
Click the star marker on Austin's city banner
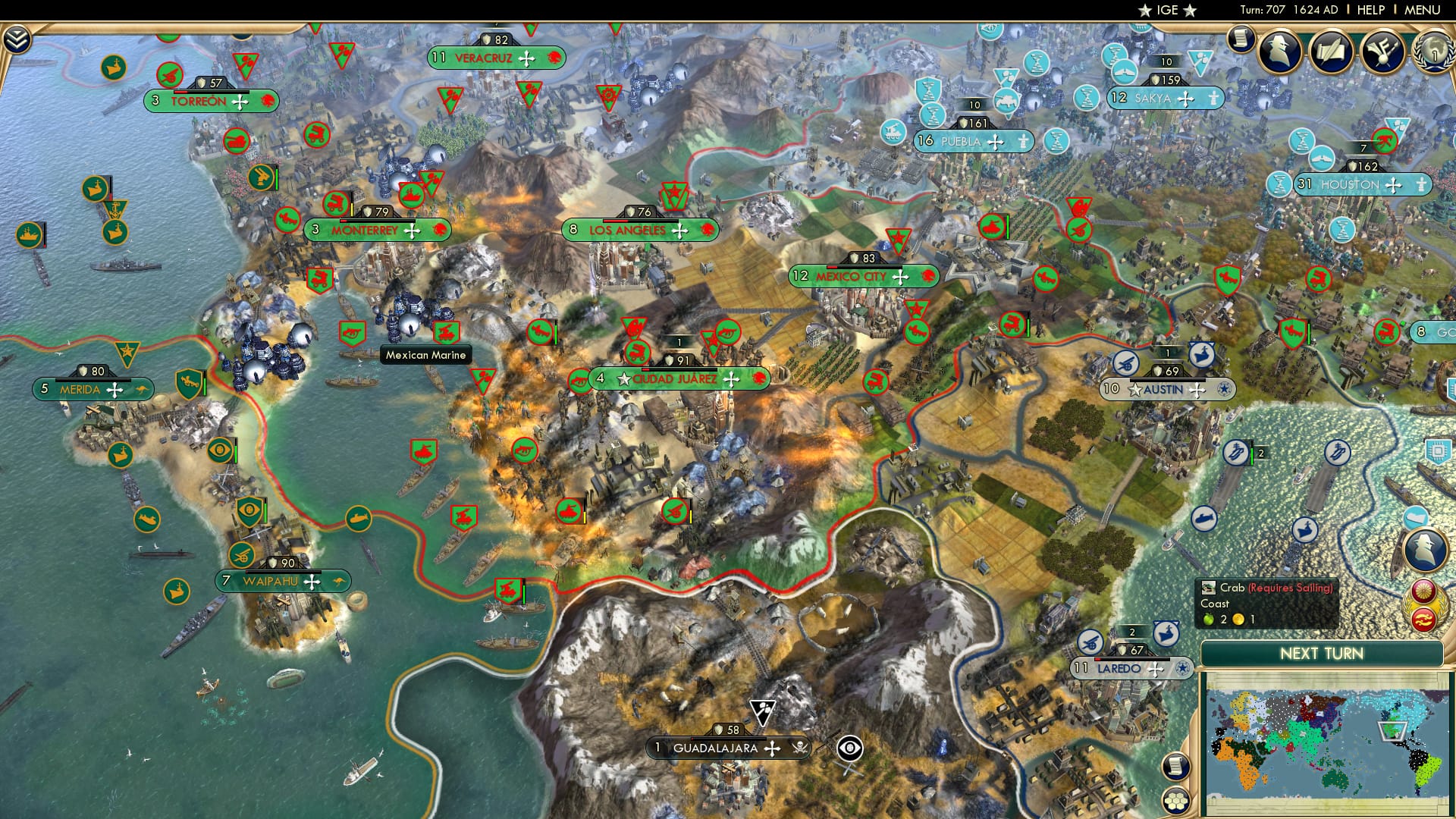[1134, 390]
